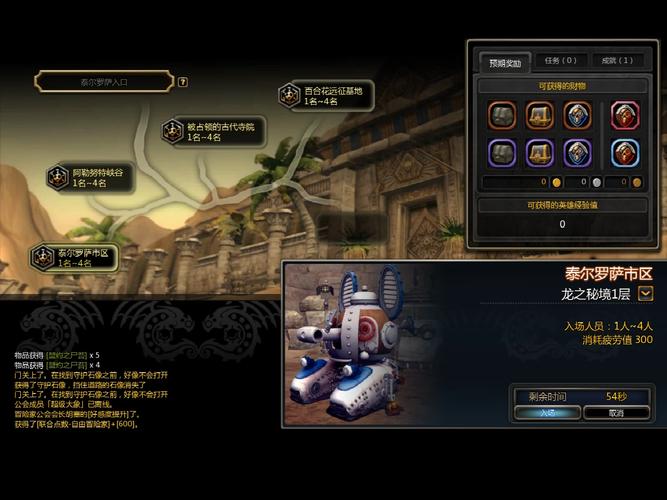The image size is (667, 500).
Task: Inspect the orange-bordered stone reward icon
Action: (x=502, y=115)
